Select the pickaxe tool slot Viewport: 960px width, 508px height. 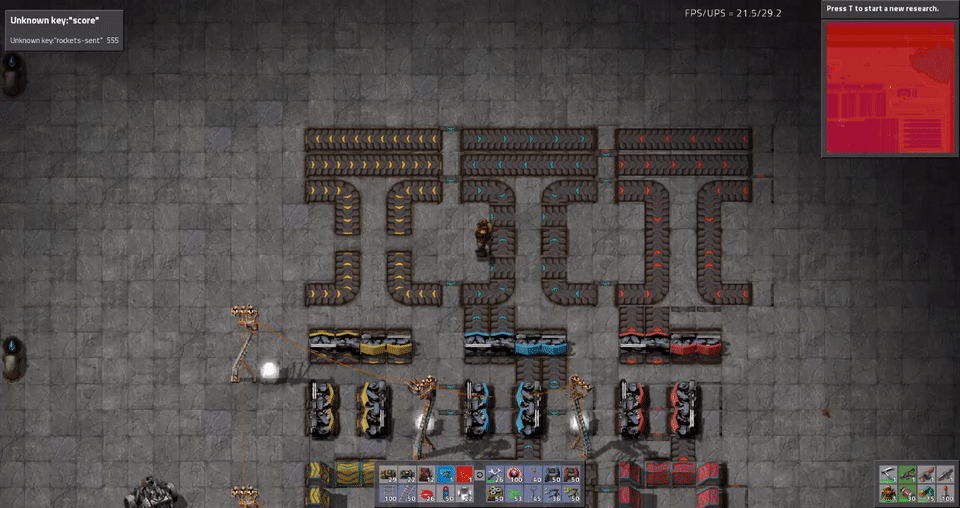coord(888,474)
